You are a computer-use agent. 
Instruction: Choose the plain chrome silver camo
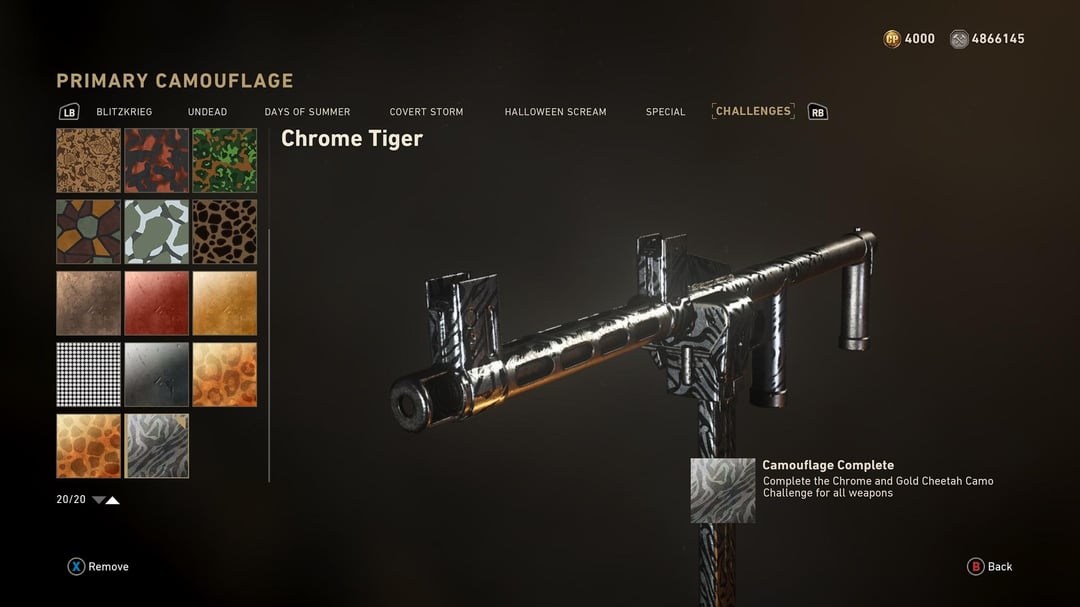pyautogui.click(x=156, y=374)
